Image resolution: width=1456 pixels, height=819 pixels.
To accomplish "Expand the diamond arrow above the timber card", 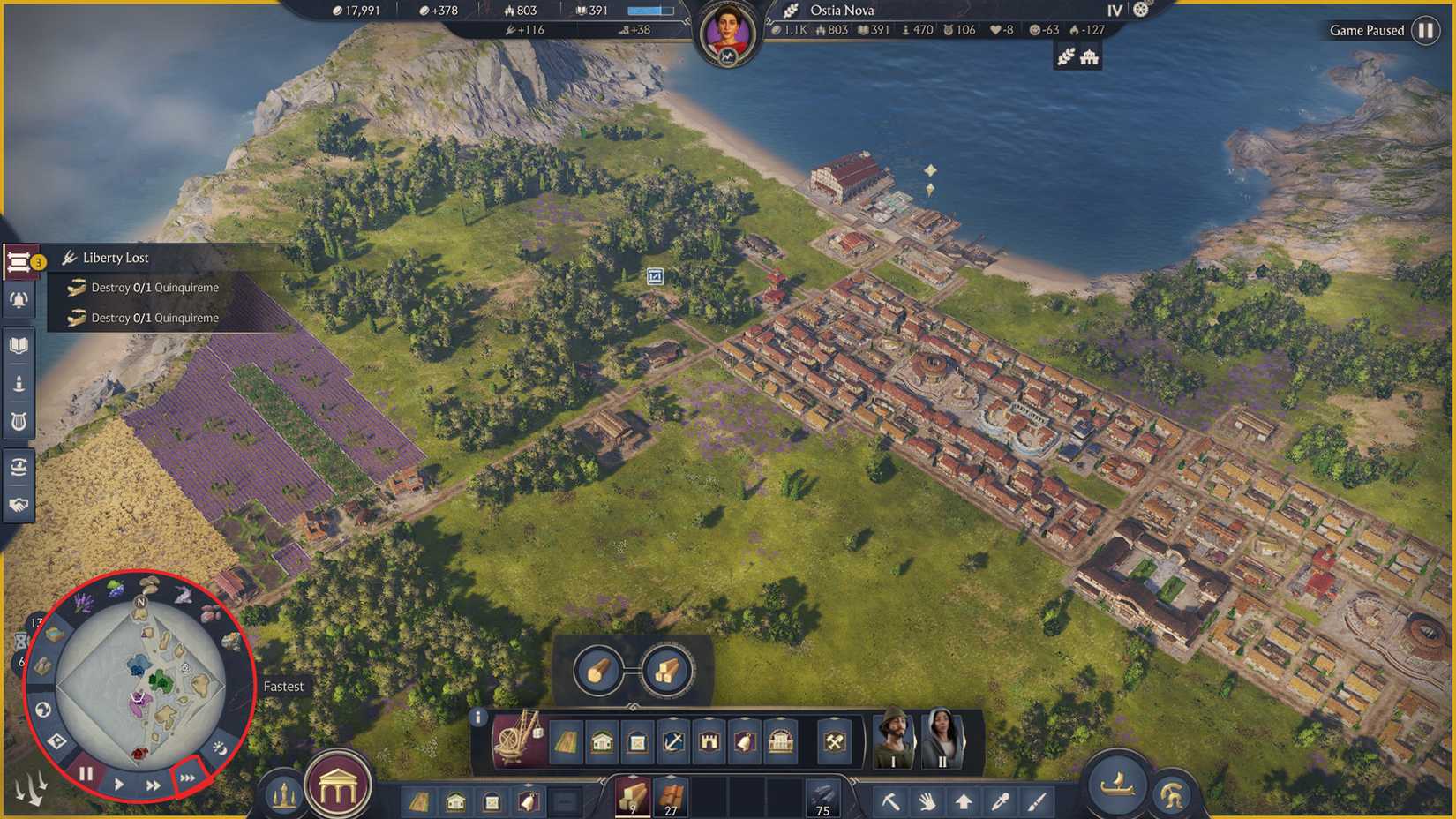I will click(633, 777).
